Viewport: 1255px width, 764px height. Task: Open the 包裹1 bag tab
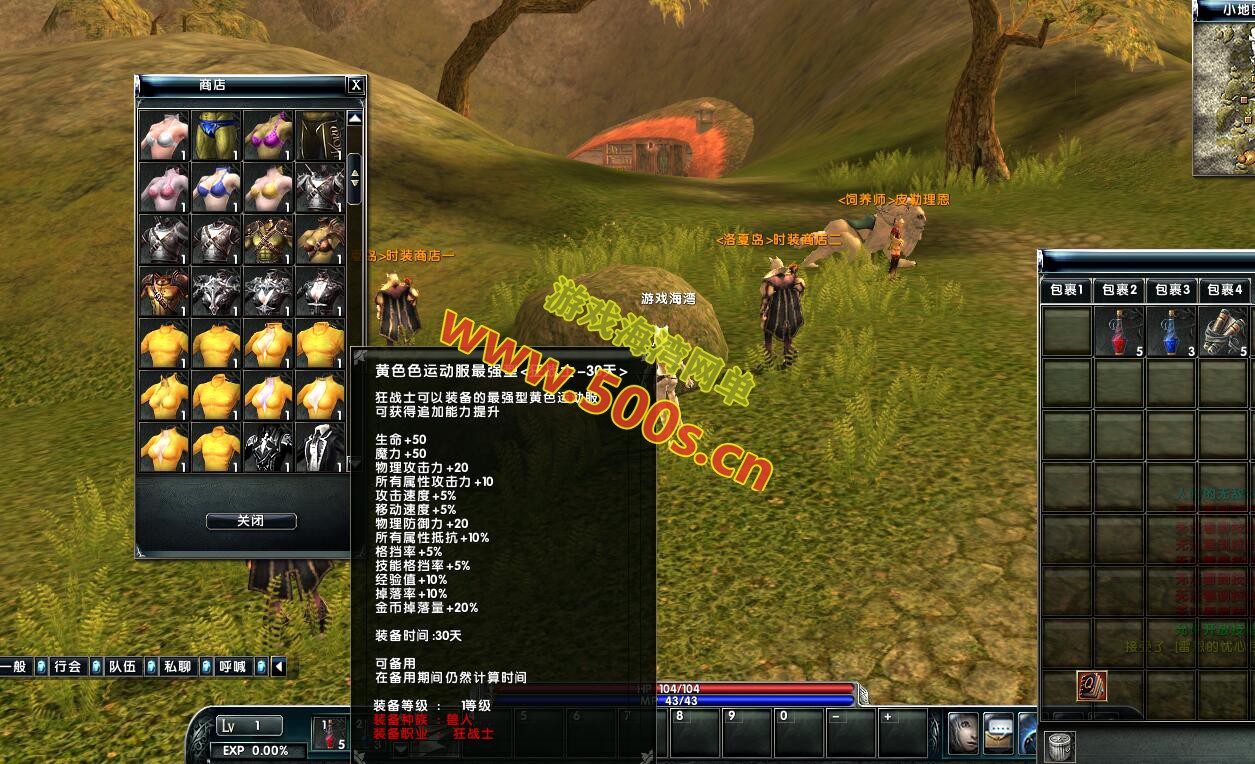pos(1066,290)
